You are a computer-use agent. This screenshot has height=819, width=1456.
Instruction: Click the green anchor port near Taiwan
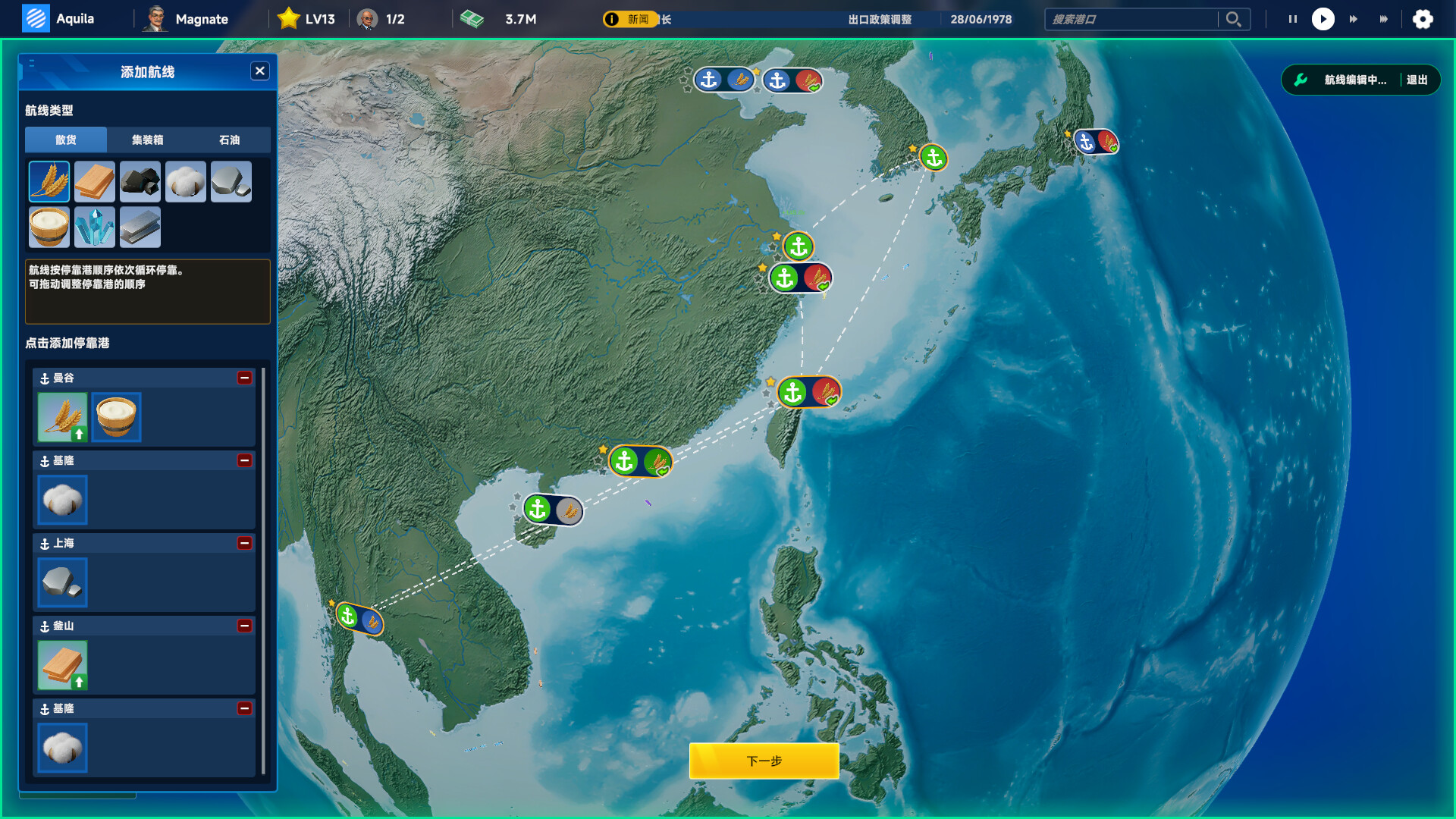click(x=793, y=393)
